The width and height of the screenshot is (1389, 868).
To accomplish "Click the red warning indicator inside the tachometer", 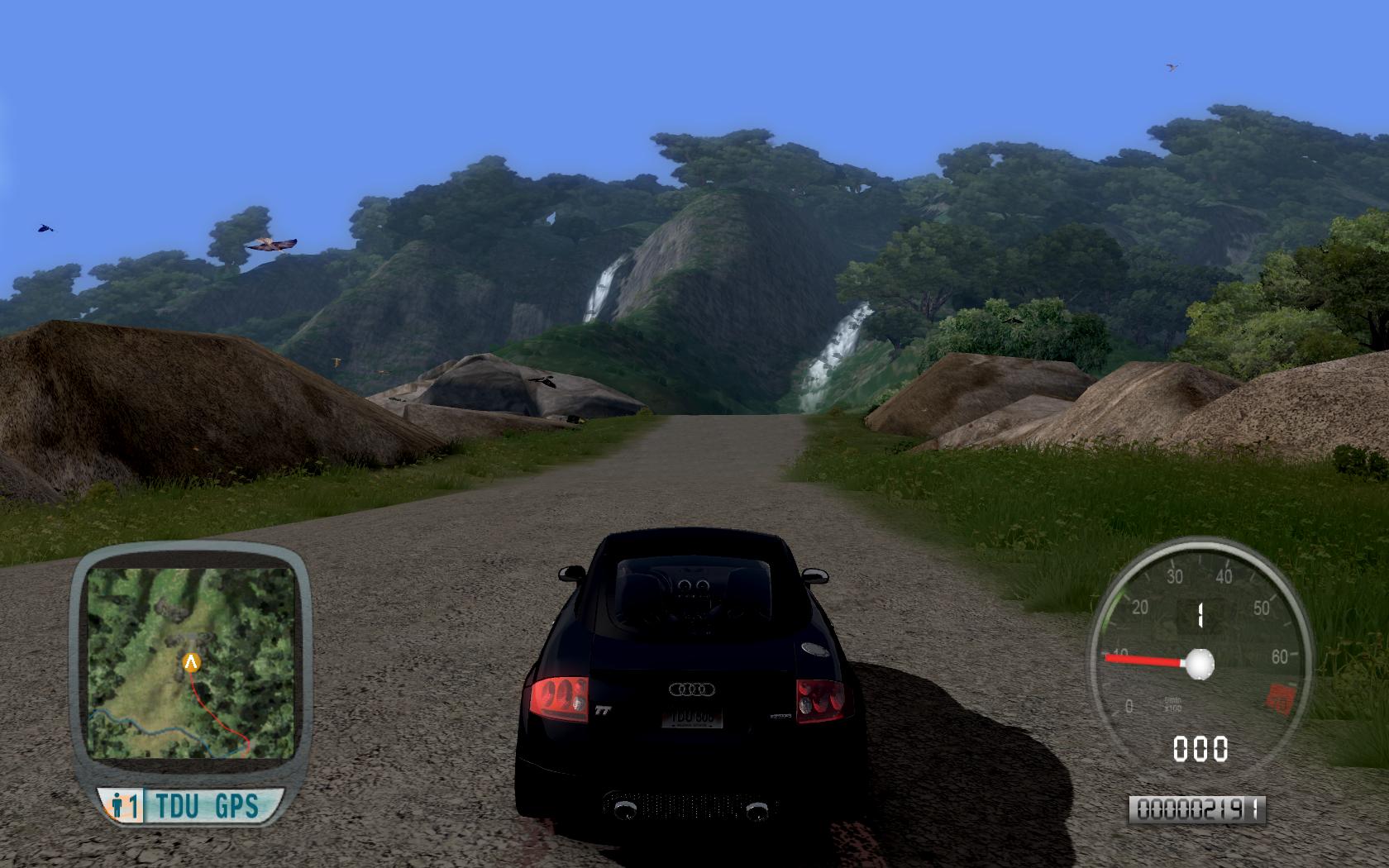I will pyautogui.click(x=1281, y=698).
